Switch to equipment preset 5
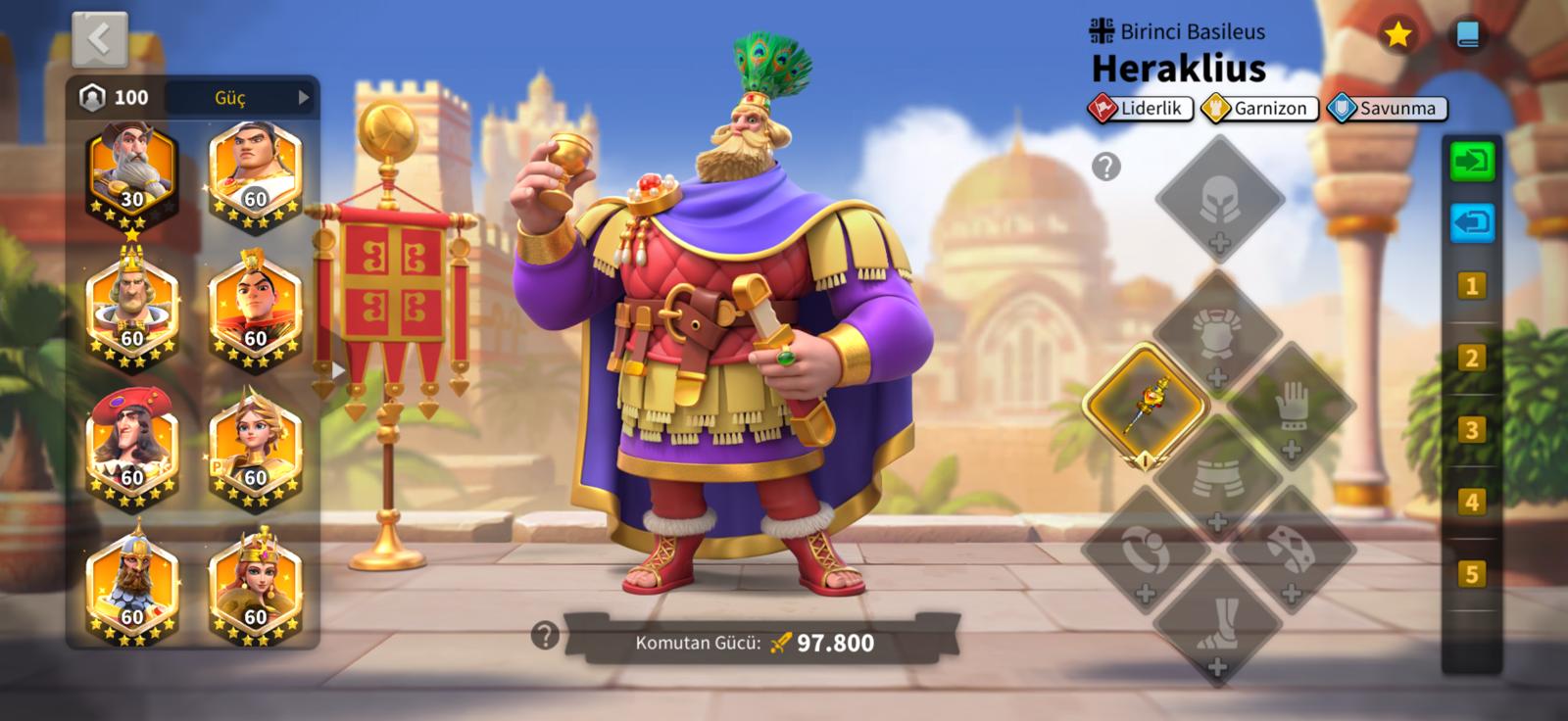 1471,574
